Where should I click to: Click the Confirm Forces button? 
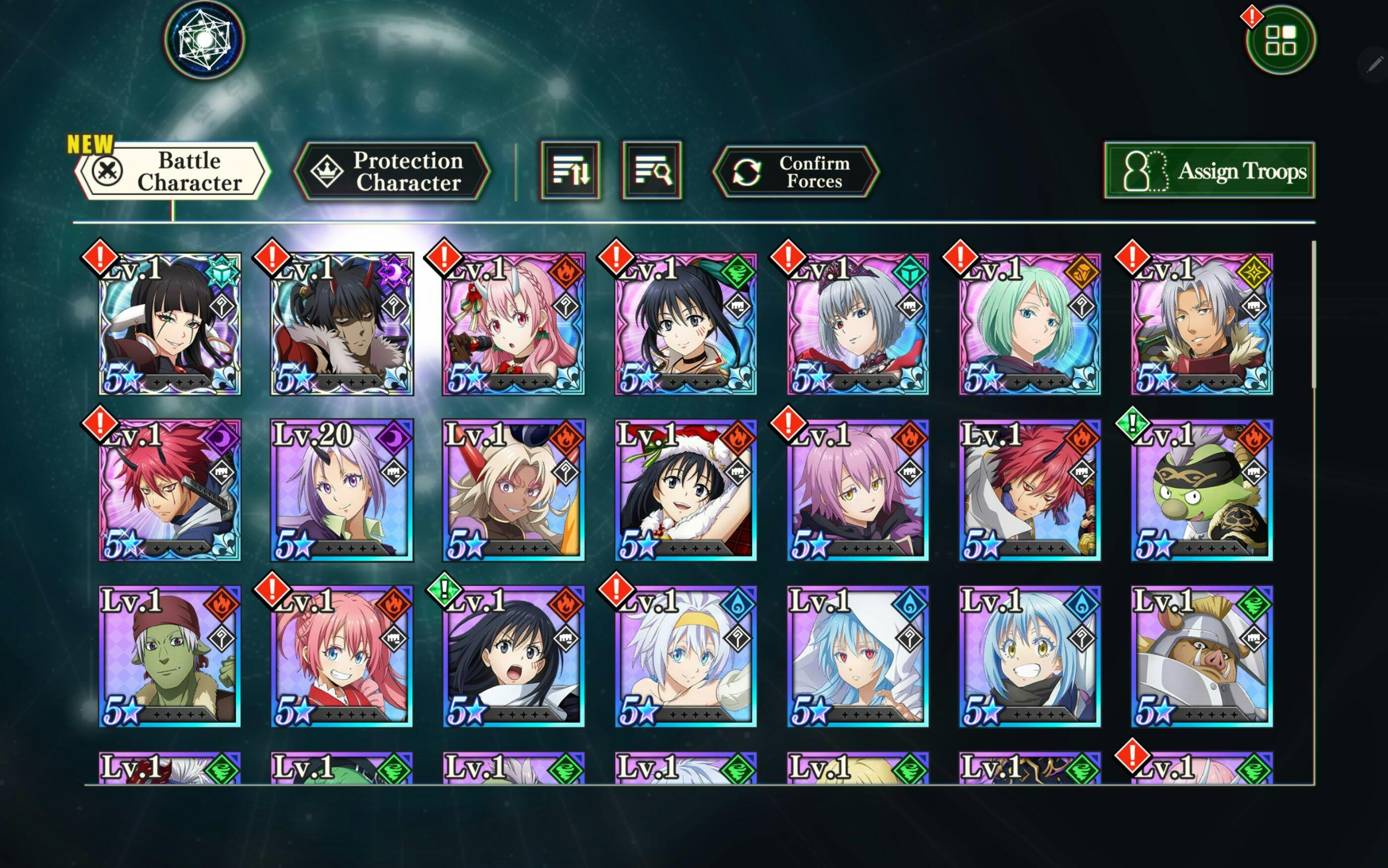tap(796, 171)
